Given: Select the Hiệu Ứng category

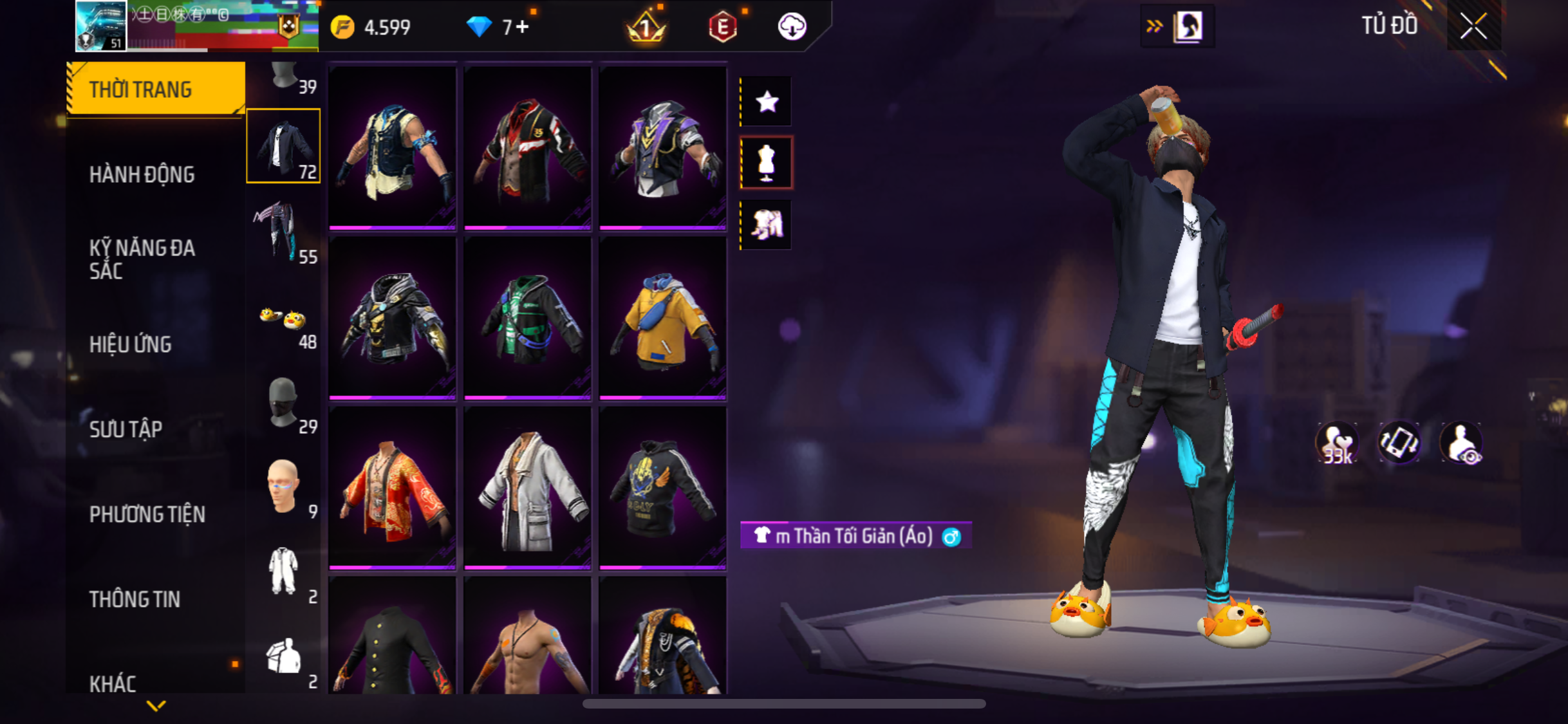Looking at the screenshot, I should point(131,344).
